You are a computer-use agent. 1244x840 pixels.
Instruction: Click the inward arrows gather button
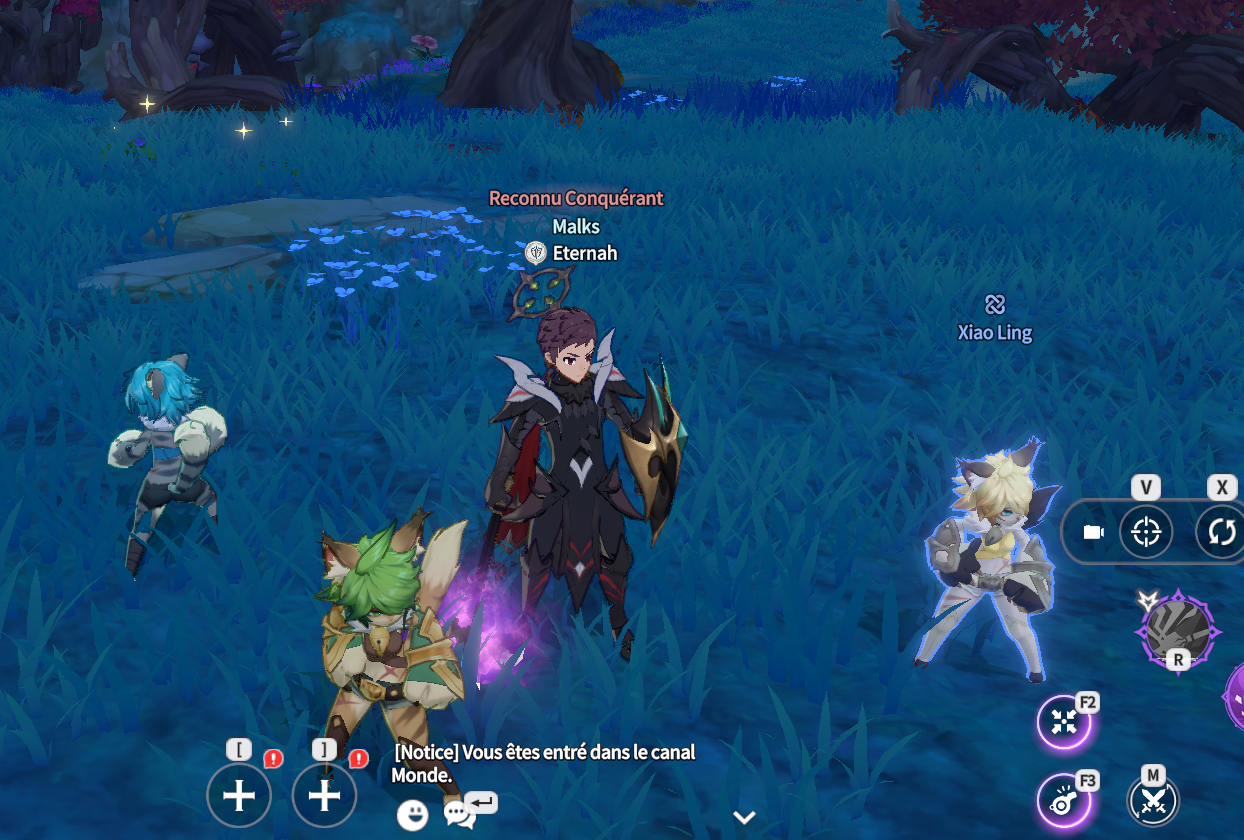pyautogui.click(x=1065, y=721)
